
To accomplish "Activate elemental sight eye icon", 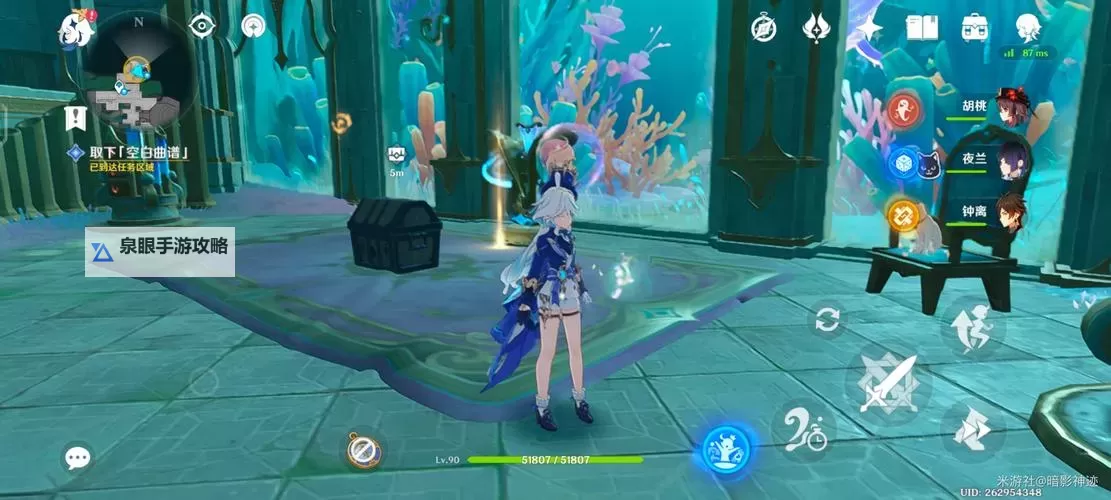I will point(203,26).
